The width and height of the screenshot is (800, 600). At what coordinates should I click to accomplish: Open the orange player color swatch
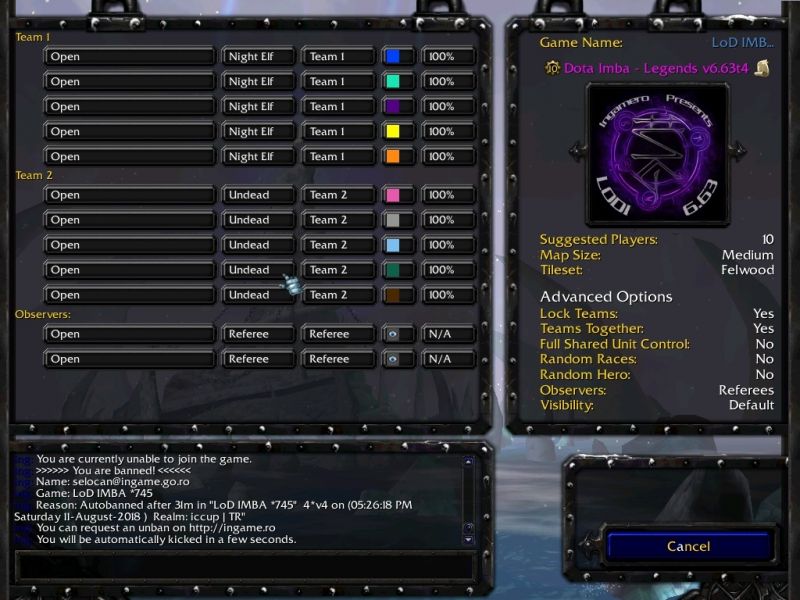[397, 157]
